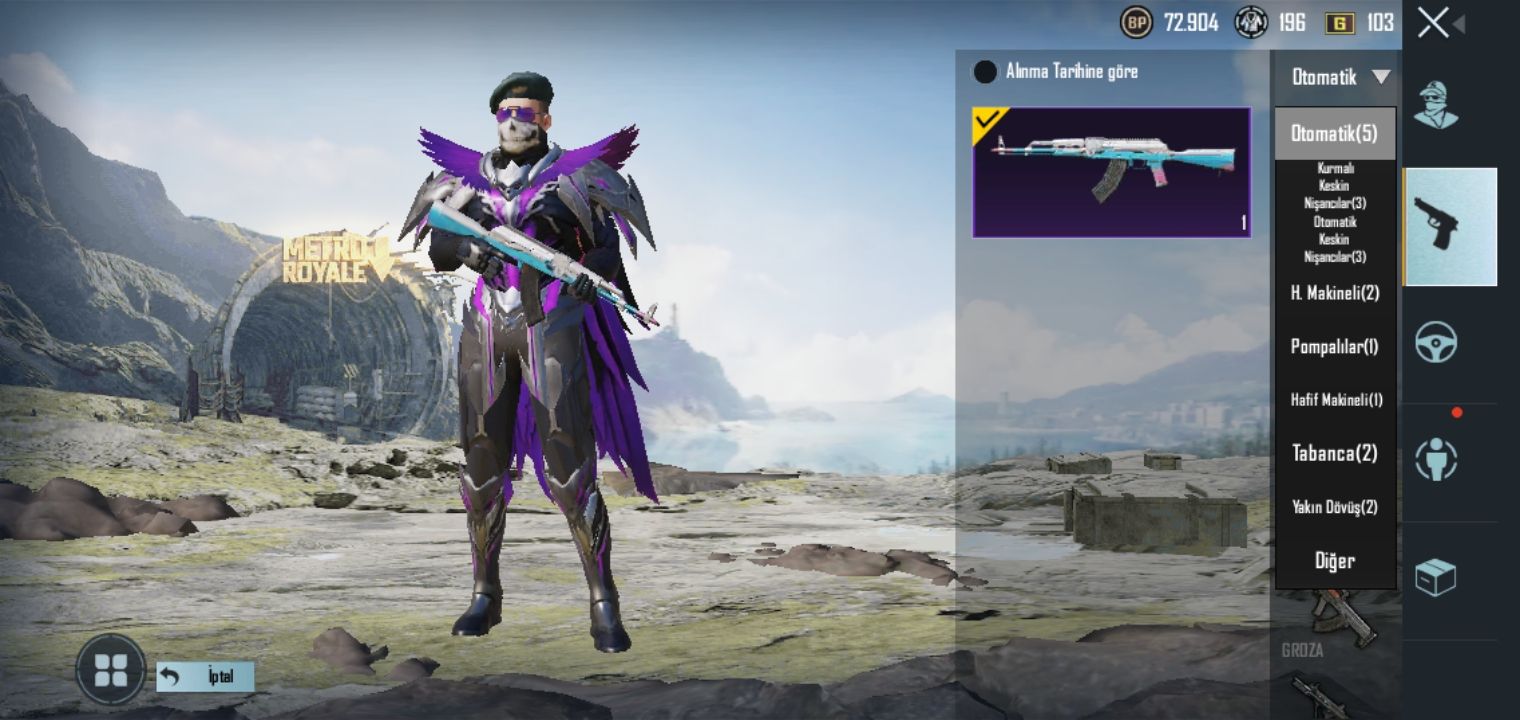Switch to the steering wheel vehicle tab
Screen dimensions: 1520x720
(x=1436, y=342)
